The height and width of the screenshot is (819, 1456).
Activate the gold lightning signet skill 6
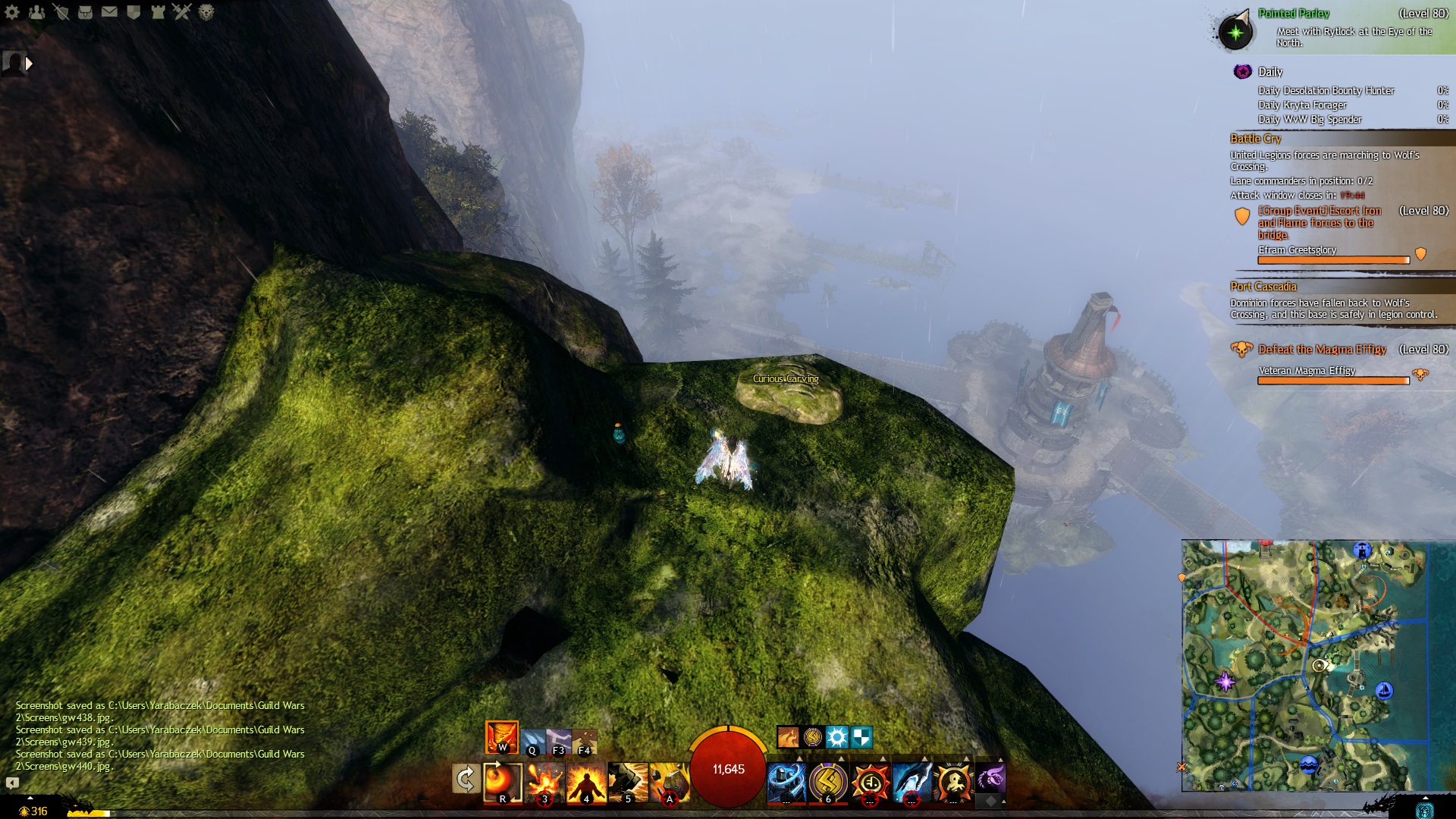828,783
